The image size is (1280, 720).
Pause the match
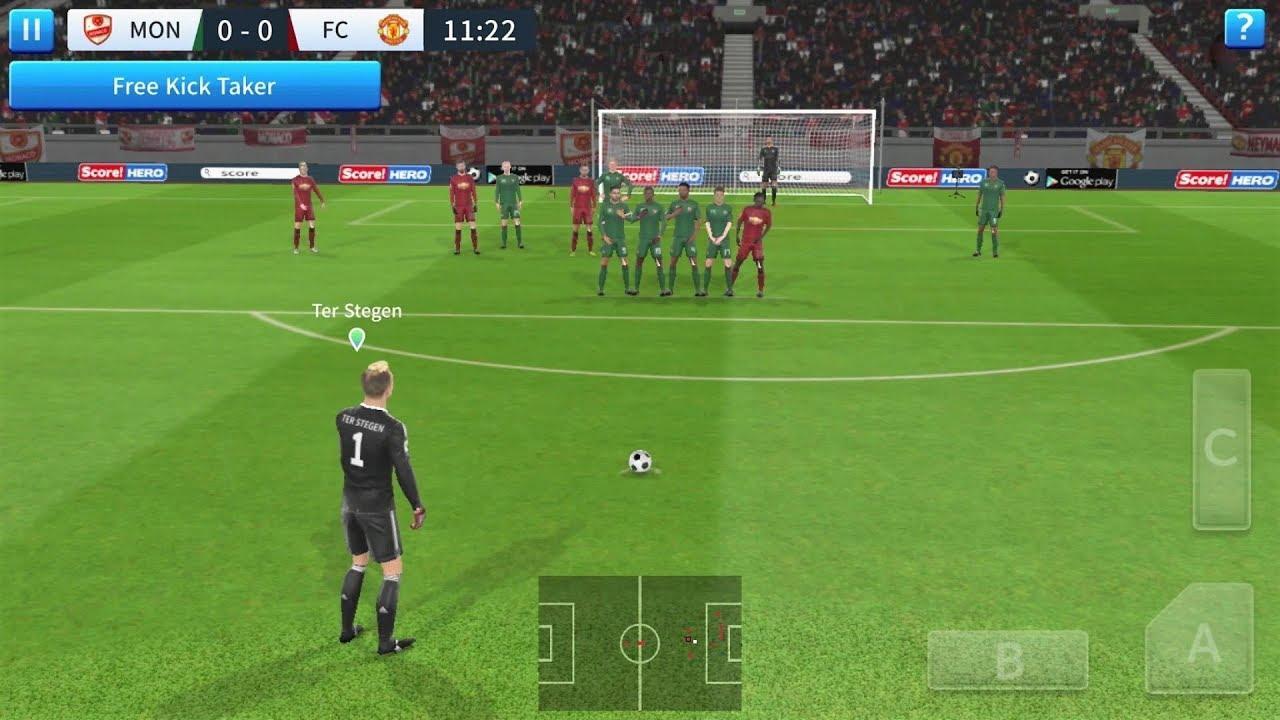coord(30,28)
